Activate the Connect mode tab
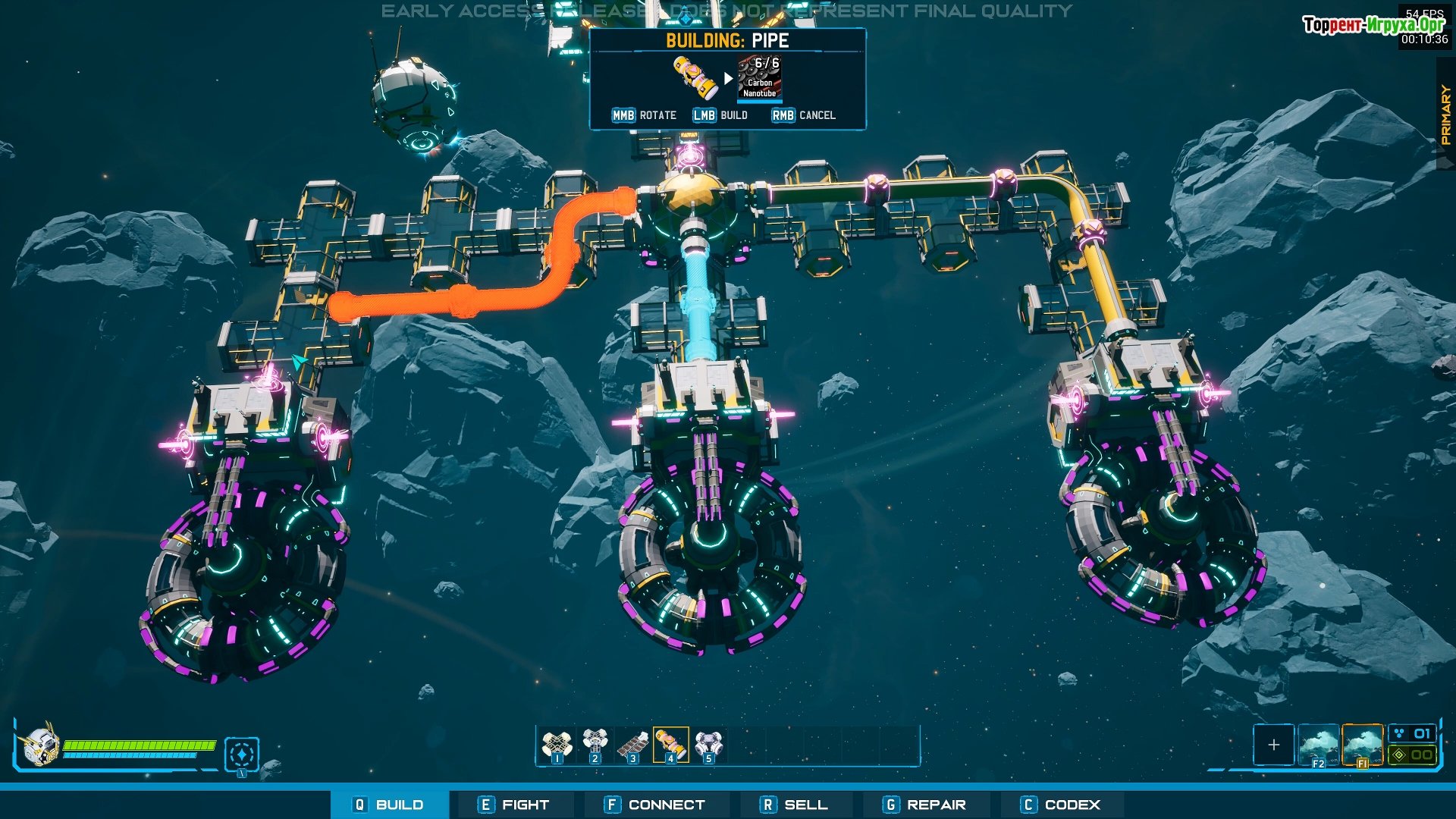This screenshot has width=1456, height=819. point(655,805)
